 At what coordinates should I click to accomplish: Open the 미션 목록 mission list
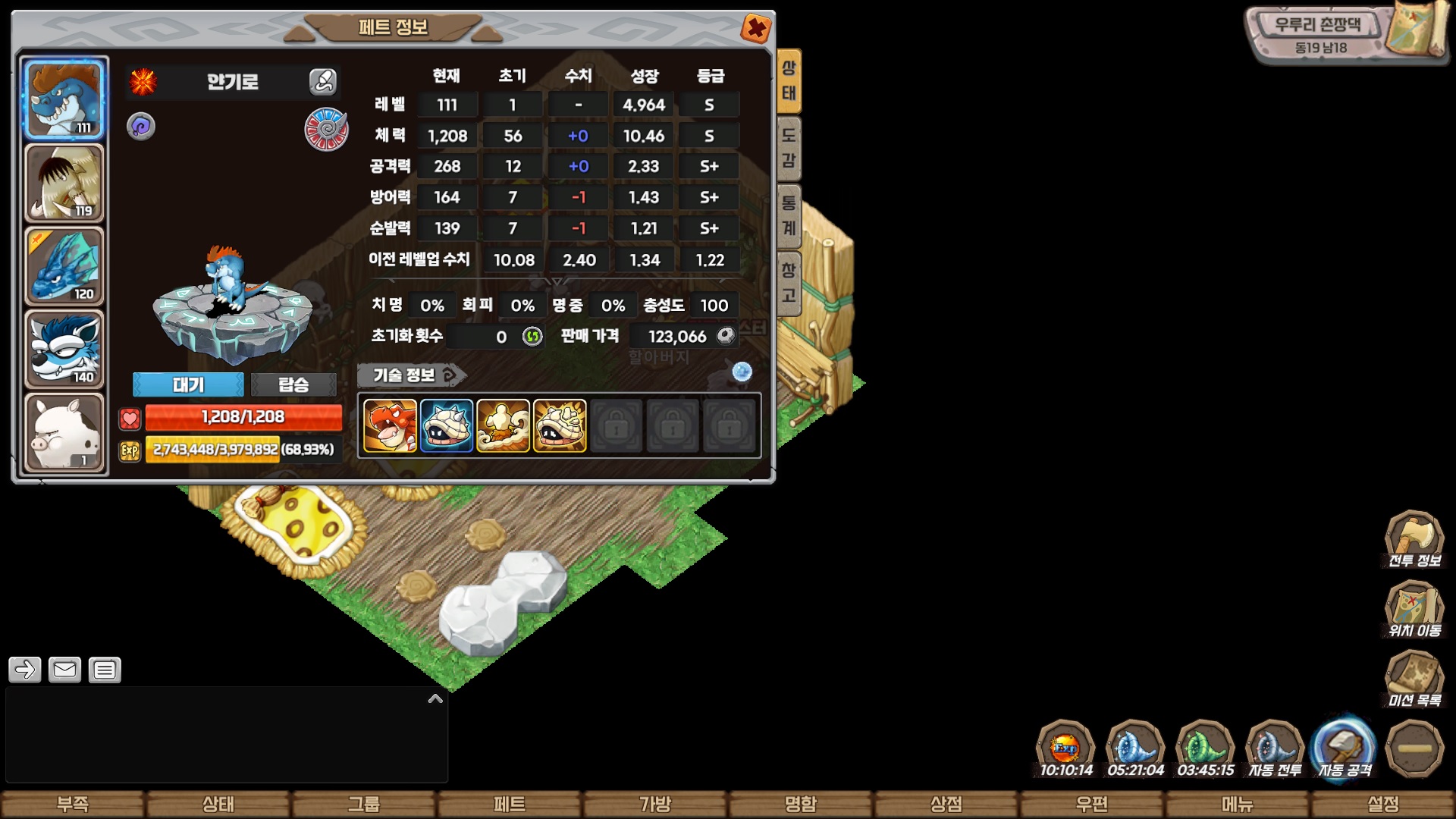pyautogui.click(x=1414, y=679)
